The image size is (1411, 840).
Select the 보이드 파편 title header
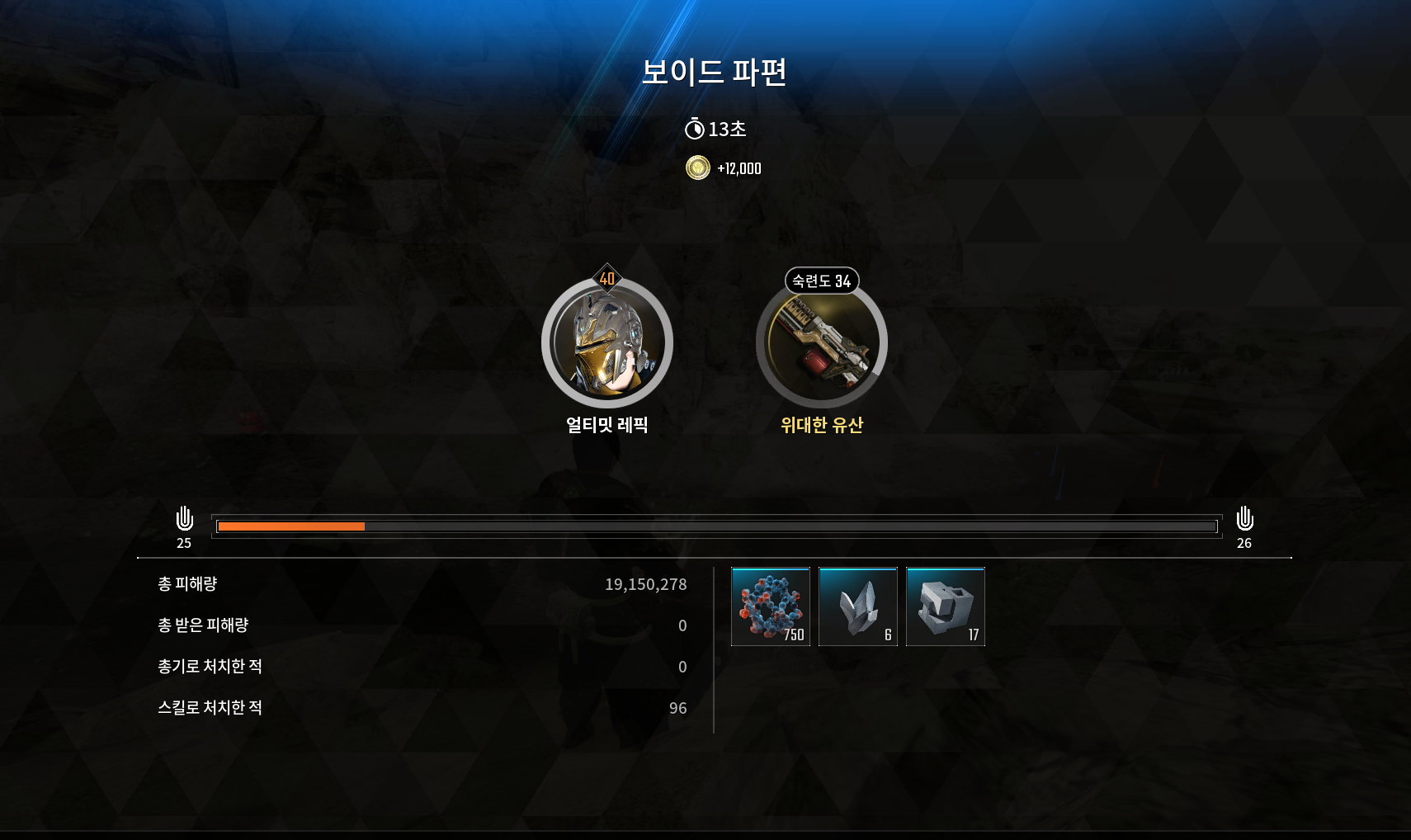pyautogui.click(x=715, y=73)
